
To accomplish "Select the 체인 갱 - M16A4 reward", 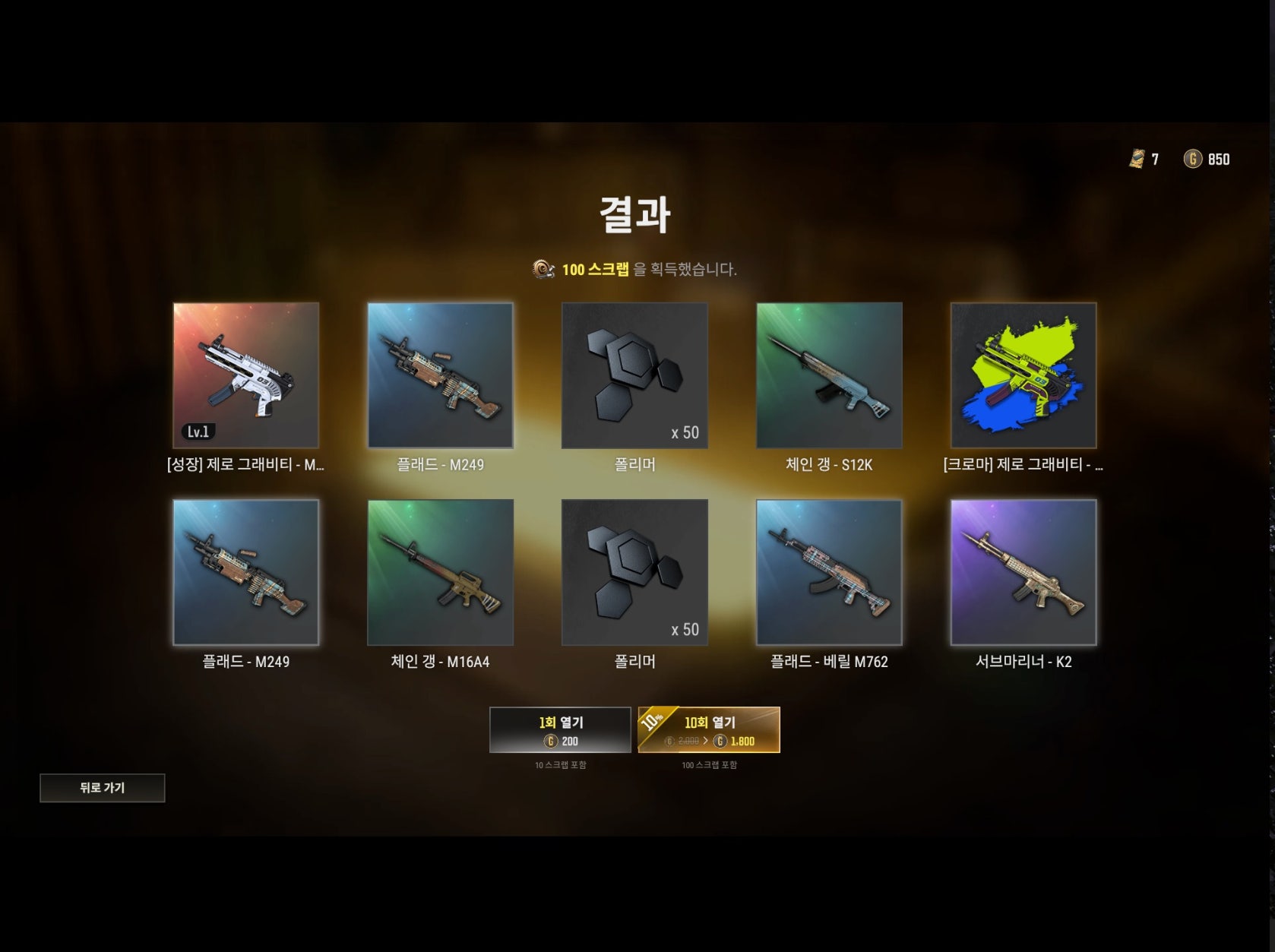I will point(441,572).
